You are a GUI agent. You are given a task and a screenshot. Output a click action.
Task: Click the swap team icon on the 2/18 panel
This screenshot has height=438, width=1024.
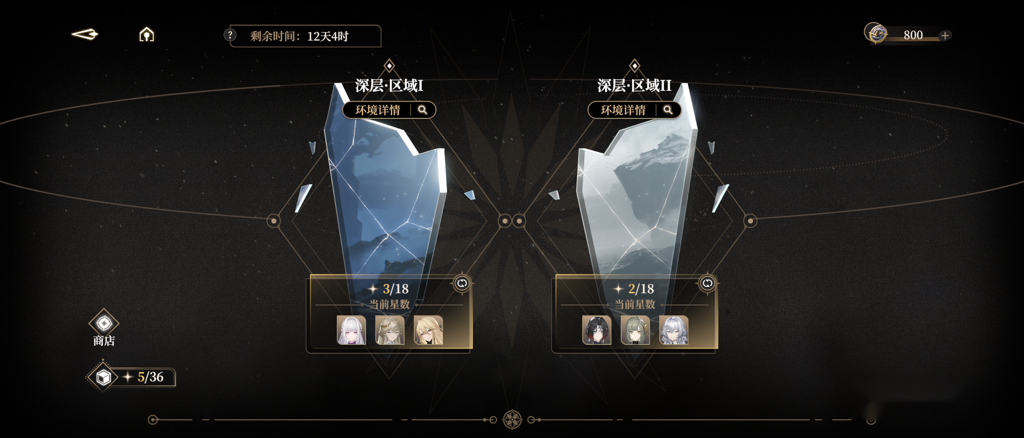pos(707,284)
